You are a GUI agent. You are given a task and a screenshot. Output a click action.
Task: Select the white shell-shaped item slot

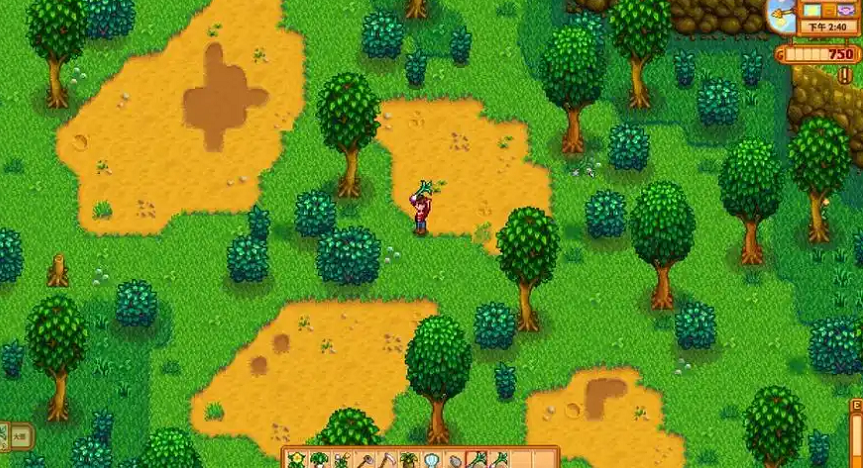432,460
